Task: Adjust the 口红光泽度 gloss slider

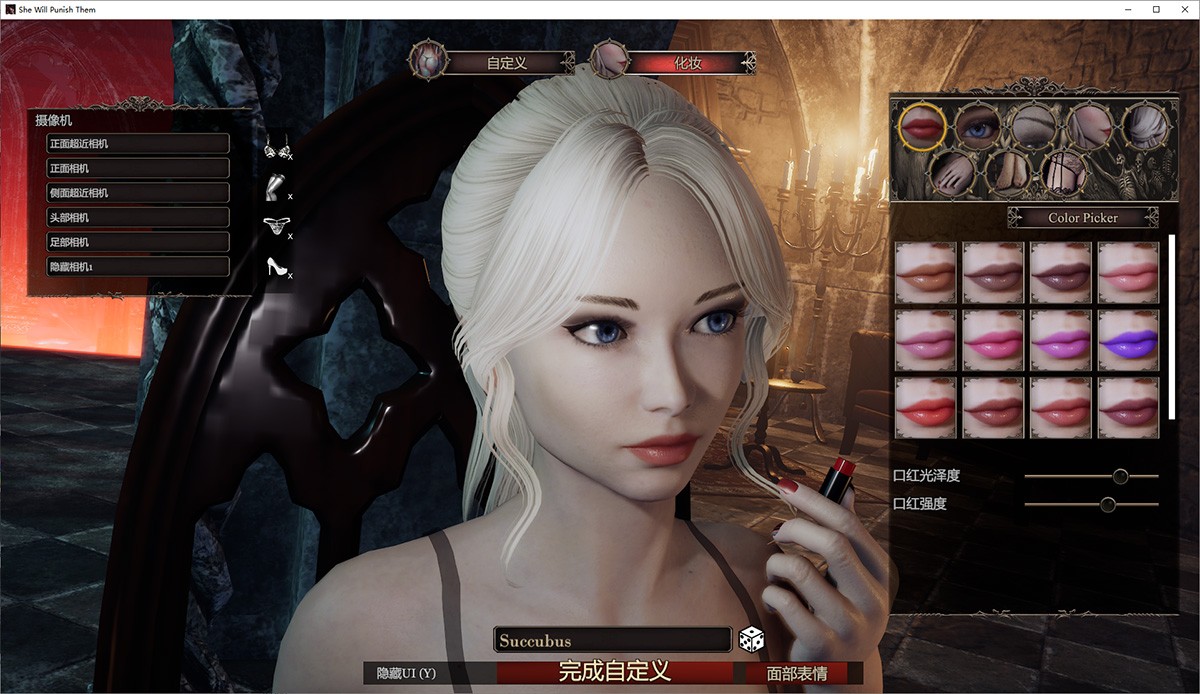Action: [1120, 476]
